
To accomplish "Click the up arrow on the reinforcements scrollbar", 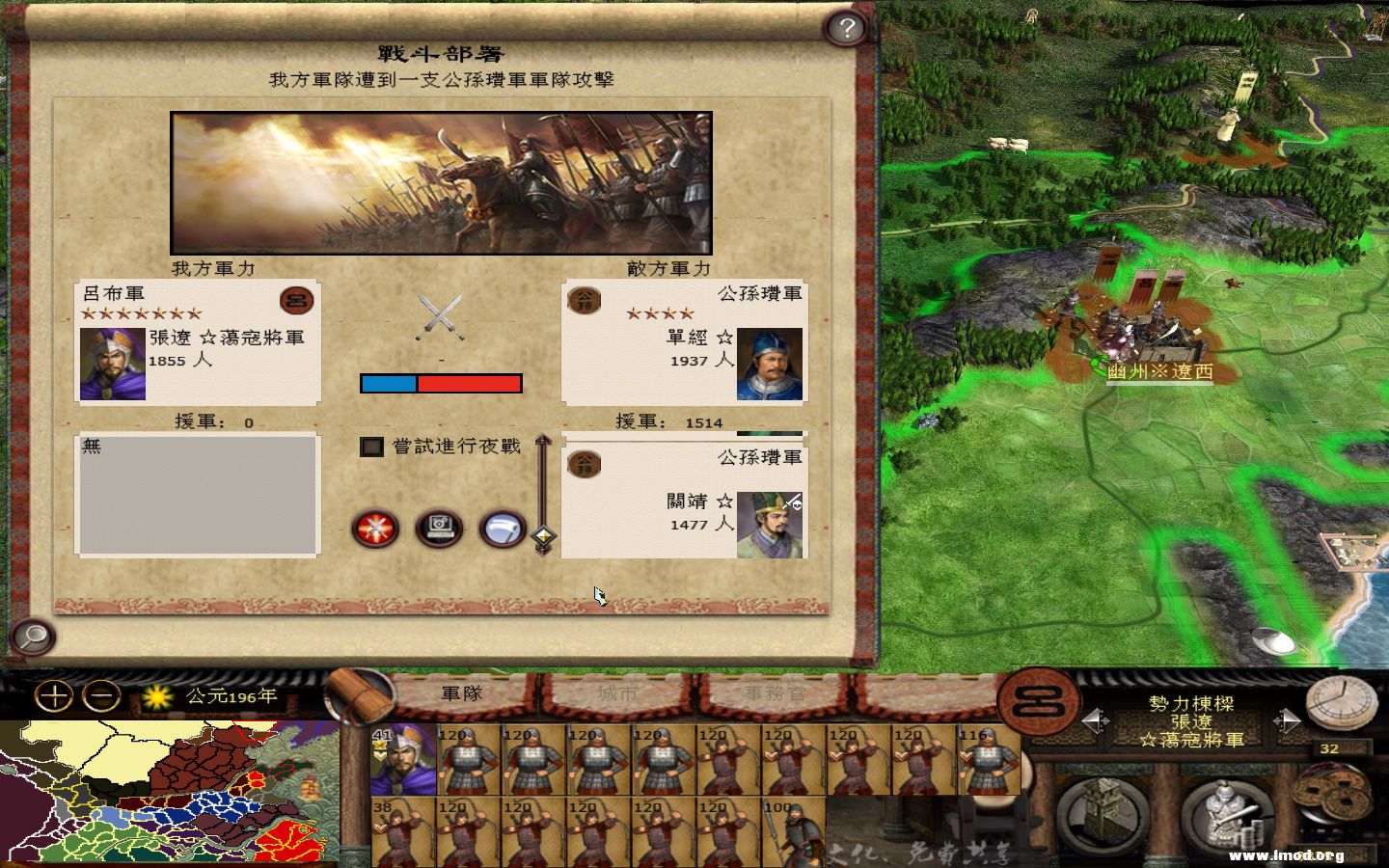I will (x=543, y=439).
